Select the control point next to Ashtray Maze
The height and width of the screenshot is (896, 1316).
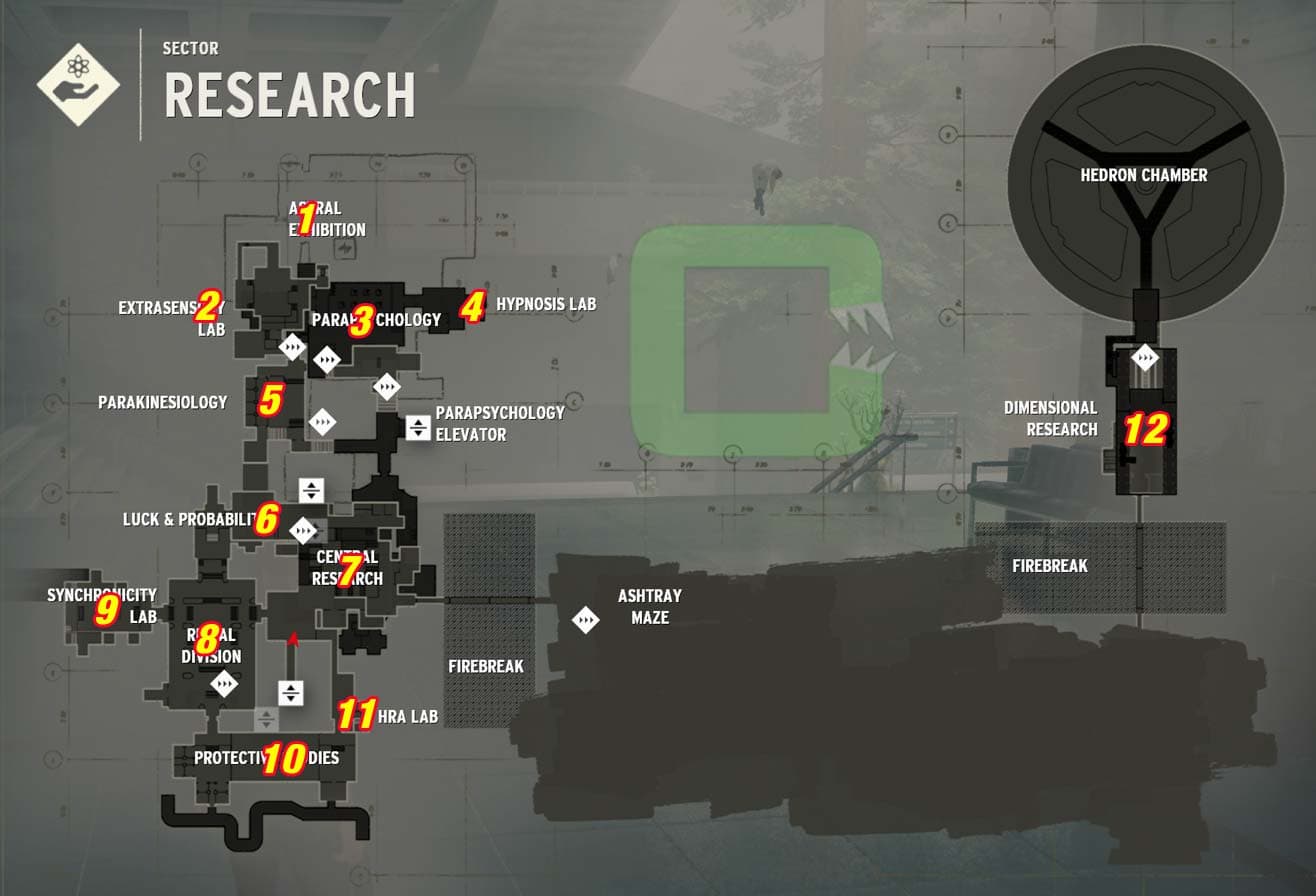tap(588, 620)
